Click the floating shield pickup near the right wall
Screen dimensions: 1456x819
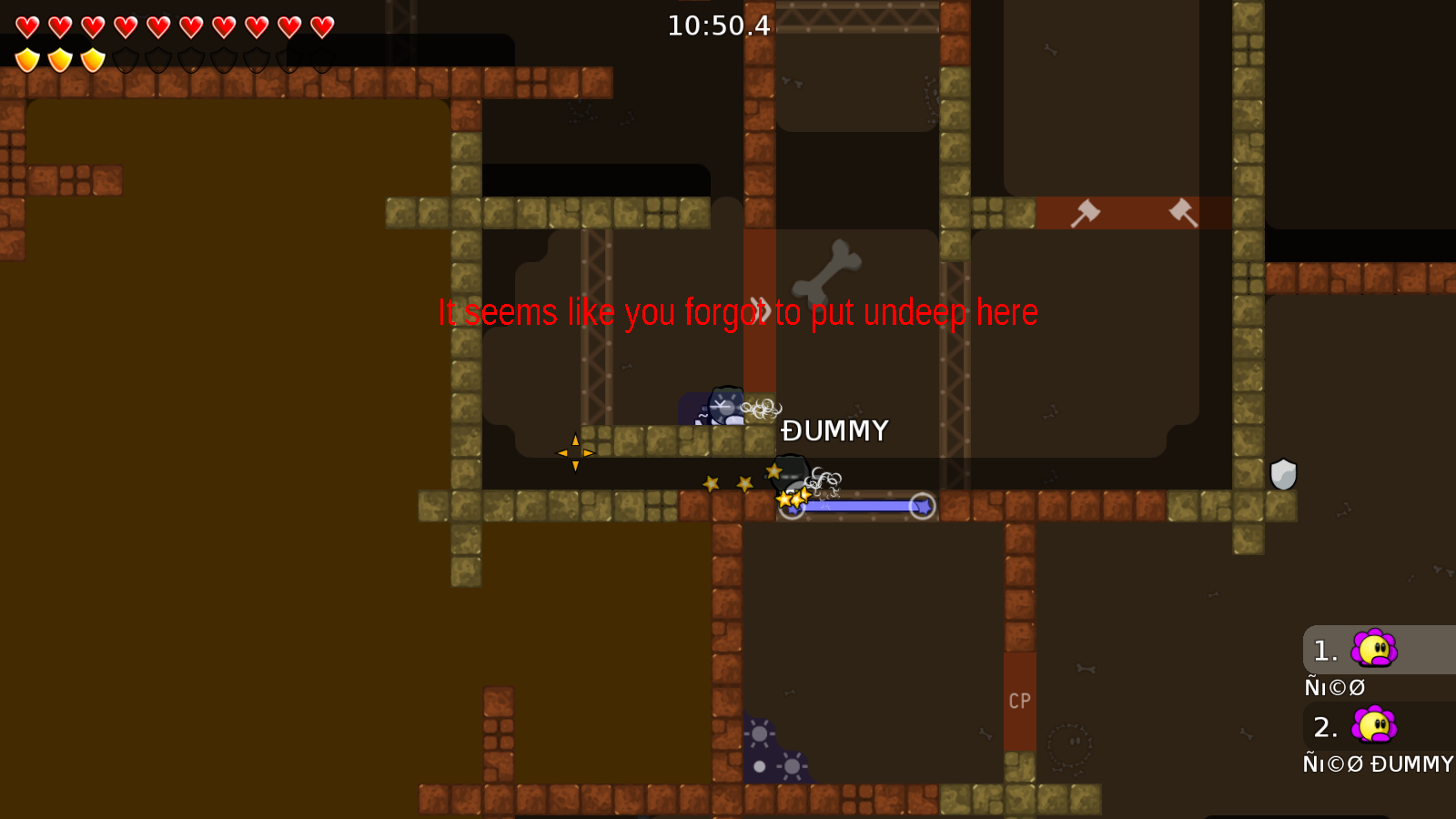coord(1284,474)
